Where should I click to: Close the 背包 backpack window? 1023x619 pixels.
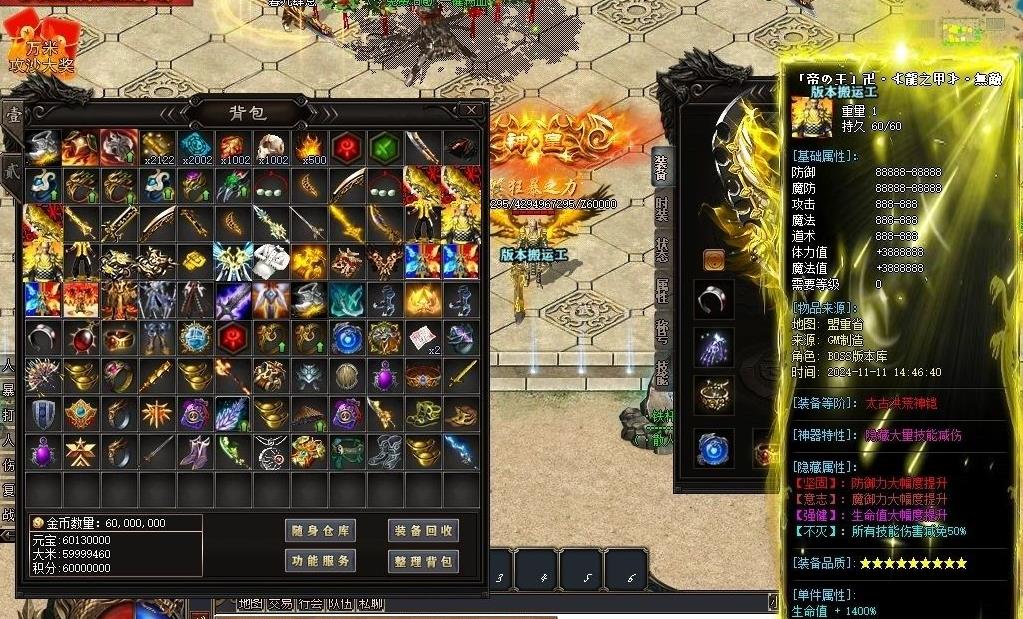471,110
